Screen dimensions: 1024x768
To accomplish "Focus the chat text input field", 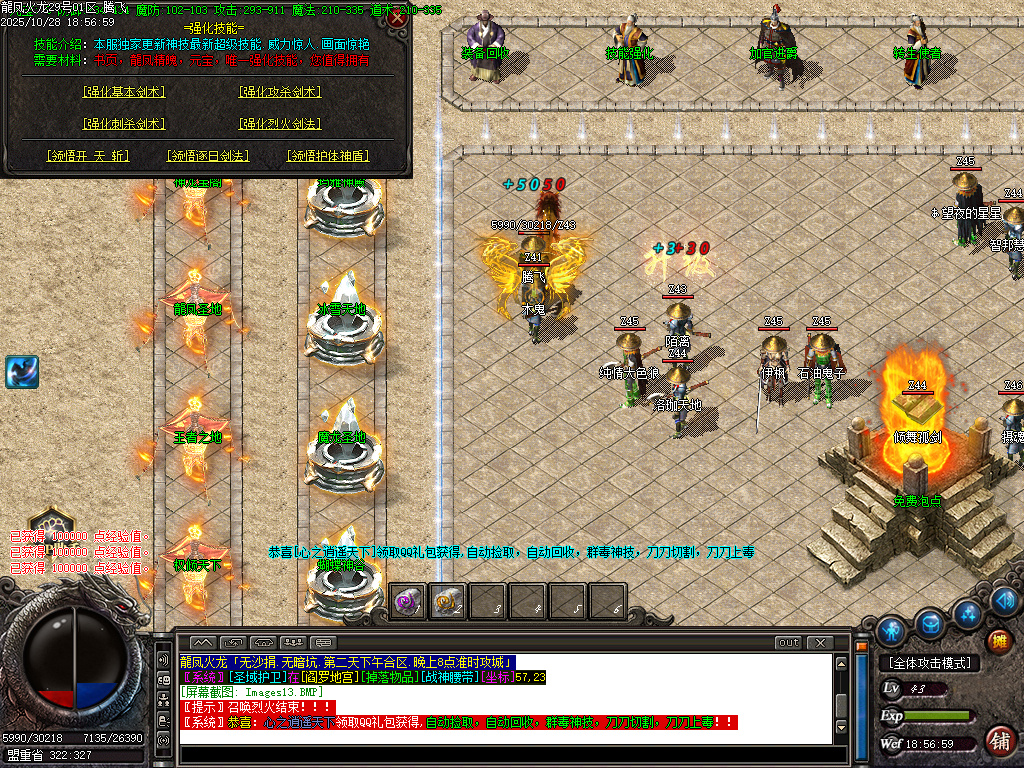I will (x=500, y=752).
